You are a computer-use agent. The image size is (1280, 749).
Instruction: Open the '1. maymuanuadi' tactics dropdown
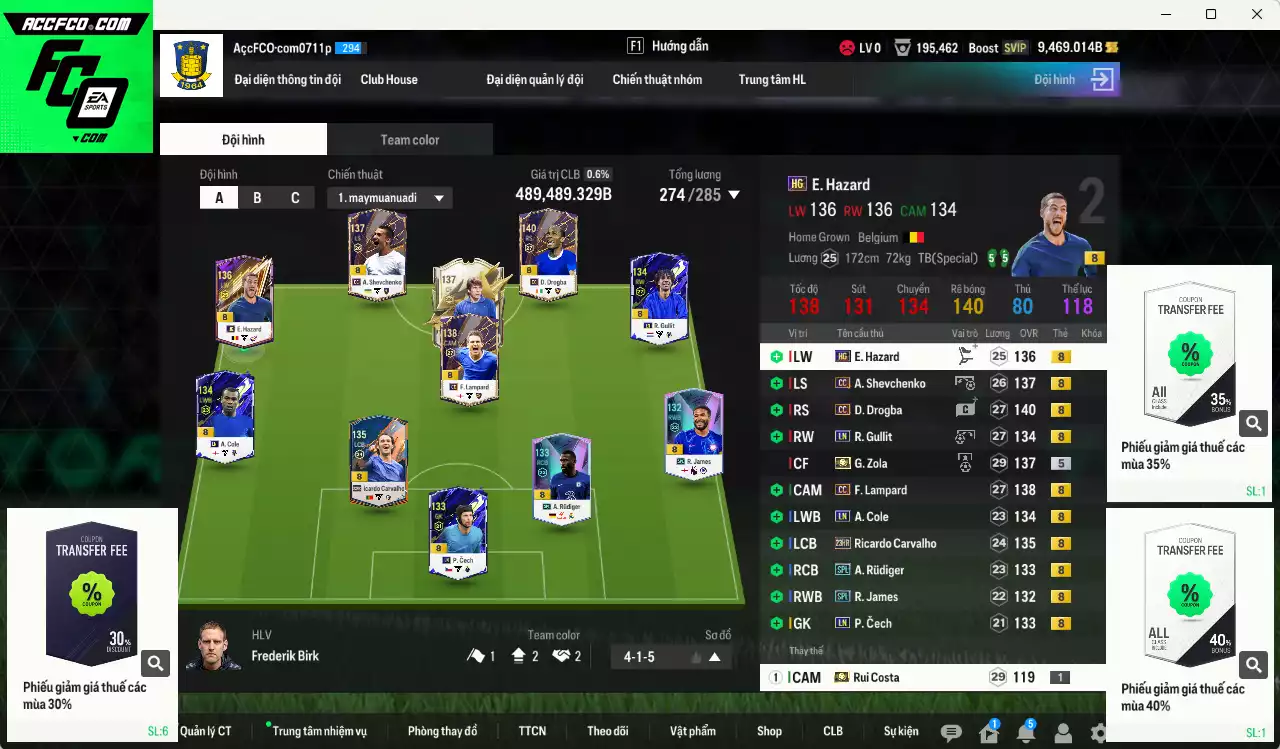390,197
